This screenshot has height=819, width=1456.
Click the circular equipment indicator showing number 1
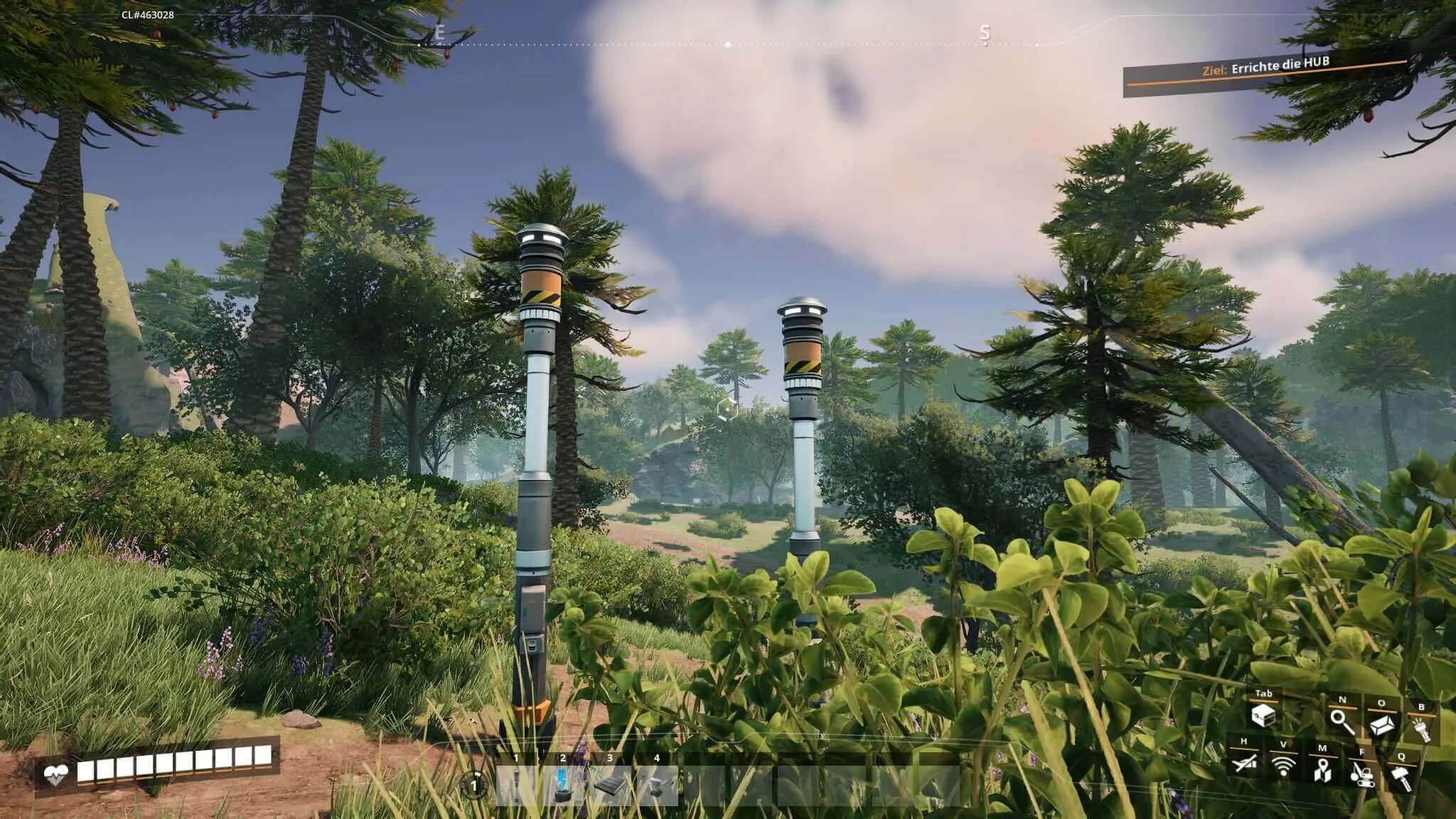click(x=474, y=785)
